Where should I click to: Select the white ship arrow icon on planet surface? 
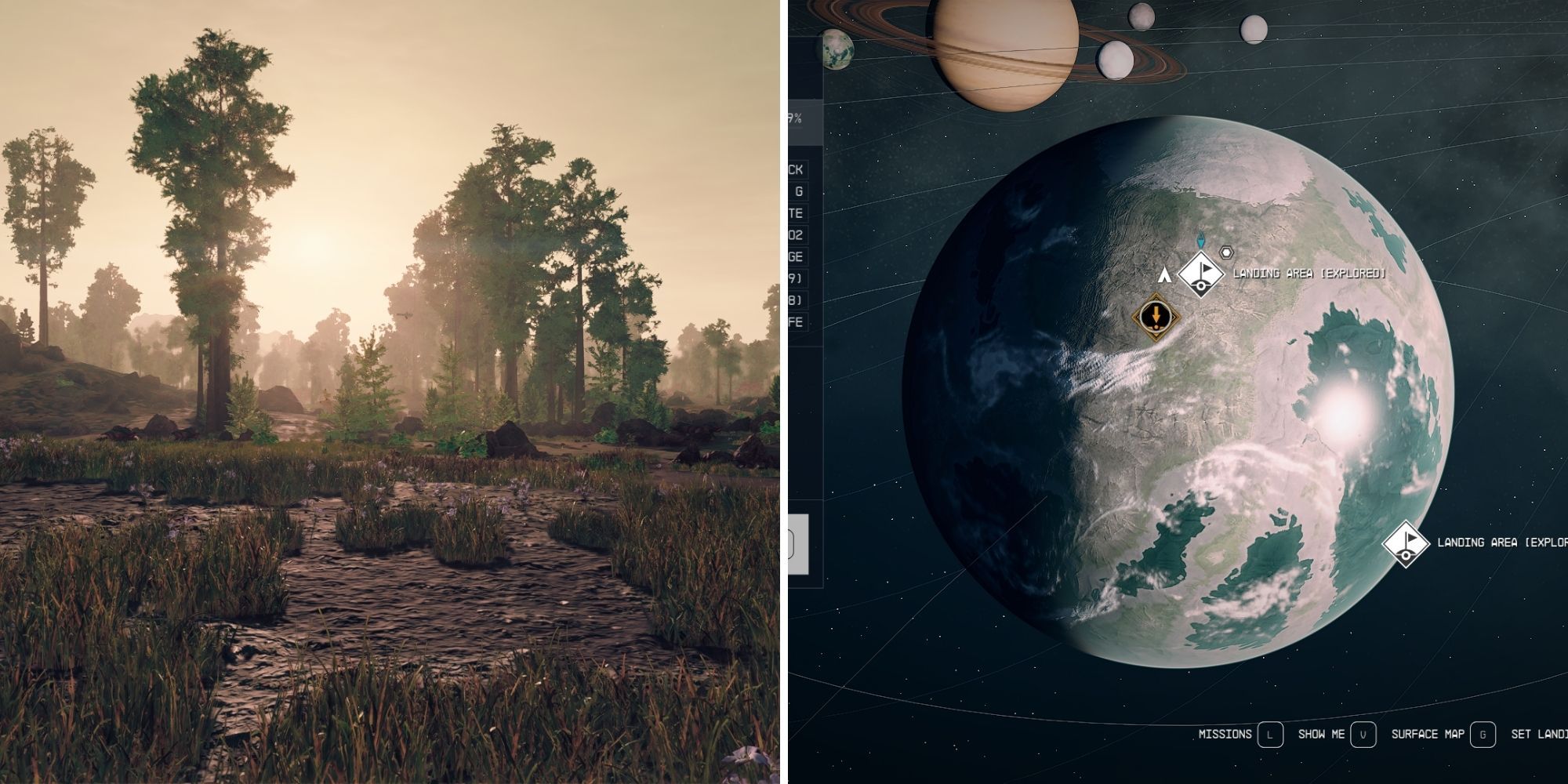point(1165,274)
